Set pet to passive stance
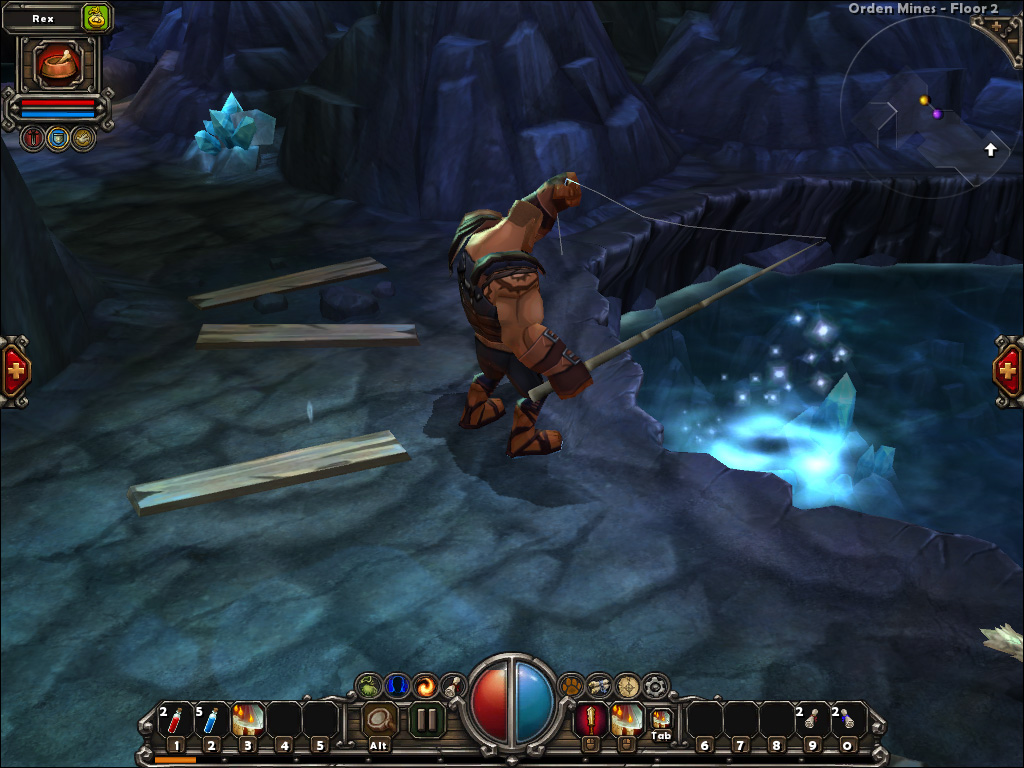1024x768 pixels. [x=83, y=138]
